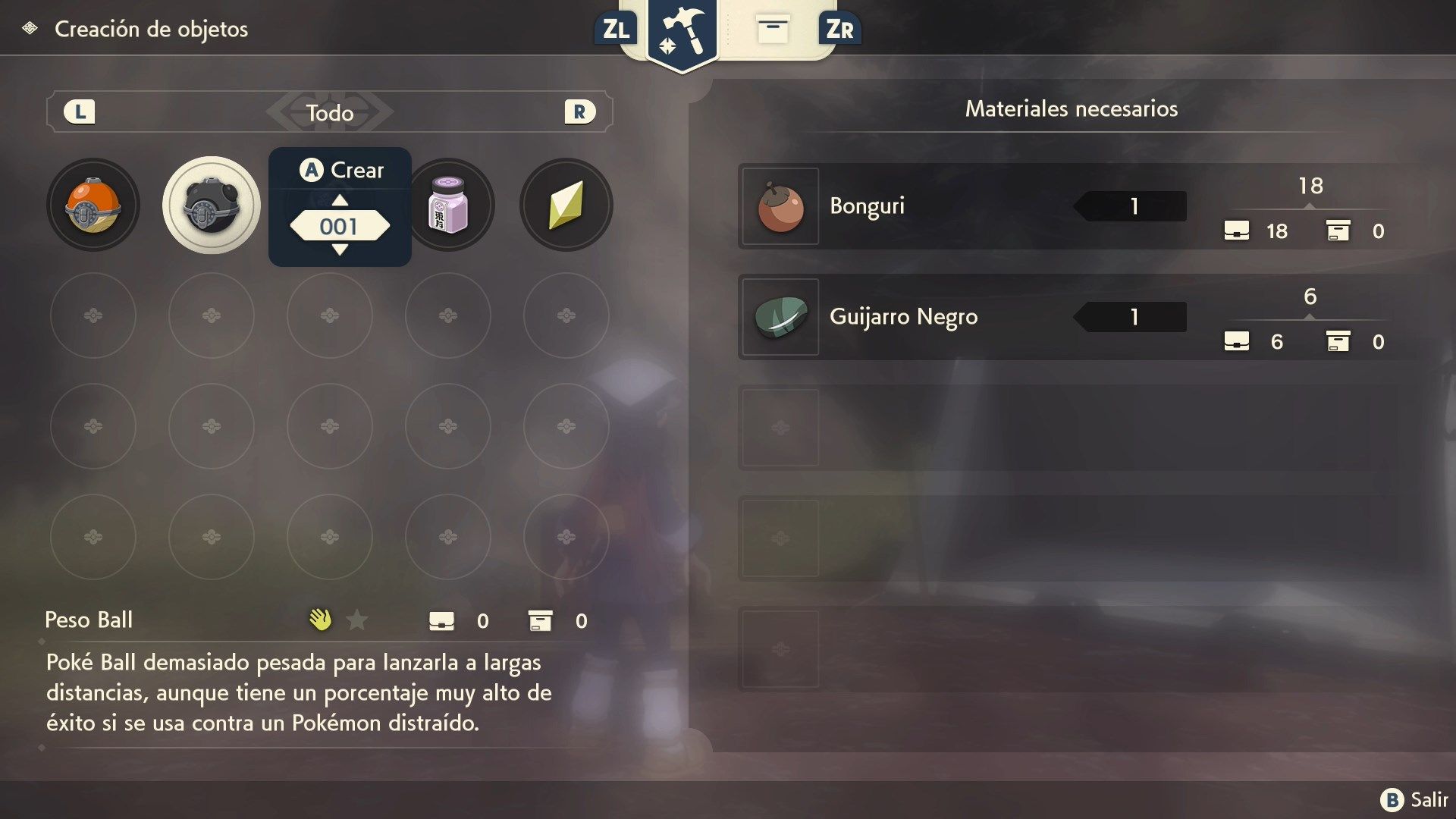Toggle the favorite star for Peso Ball

pyautogui.click(x=356, y=620)
